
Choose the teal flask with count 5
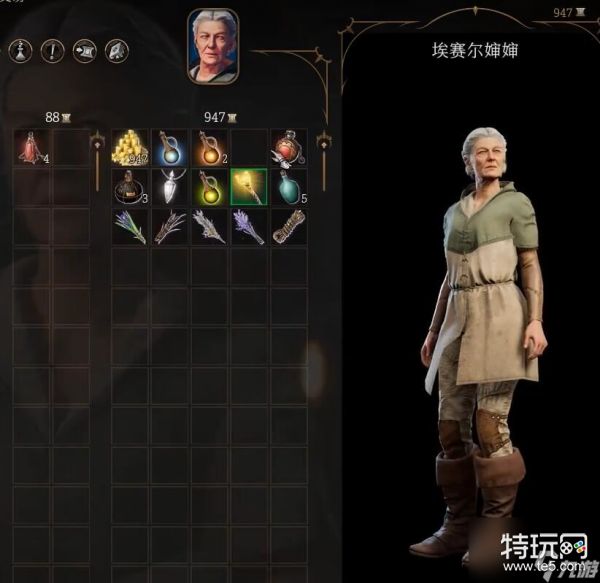coord(288,186)
